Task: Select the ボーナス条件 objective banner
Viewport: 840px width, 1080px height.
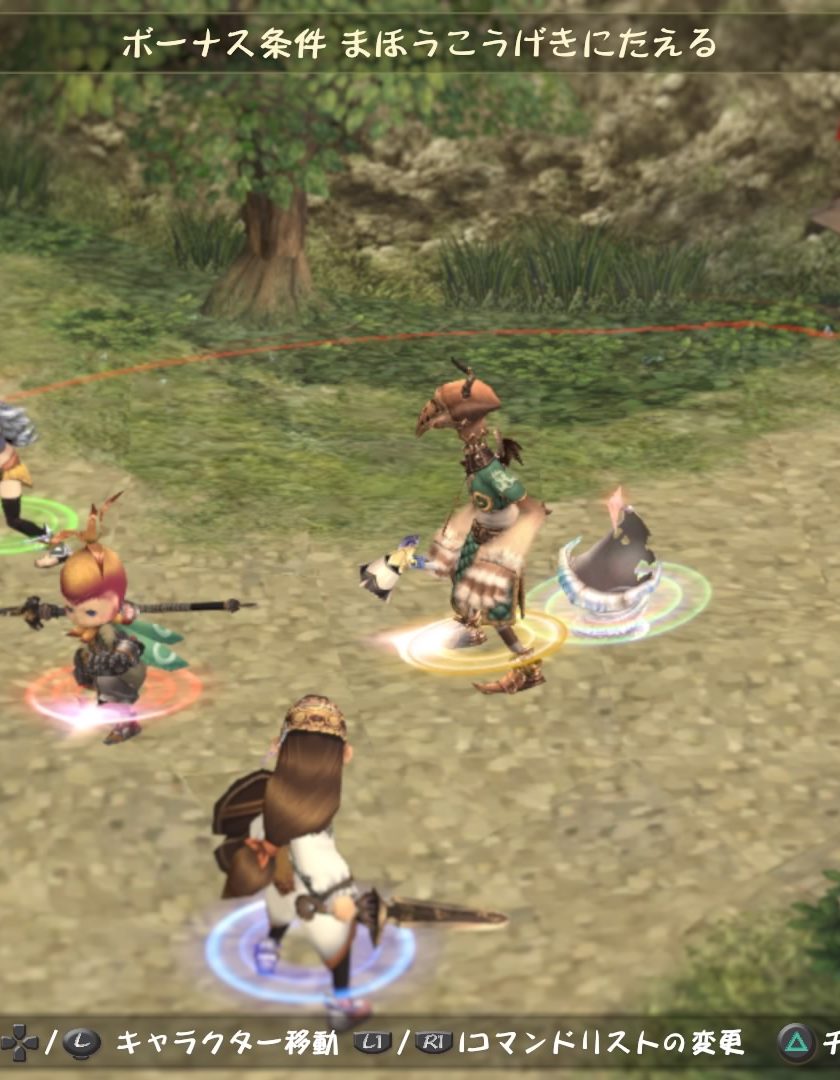Action: [x=419, y=43]
